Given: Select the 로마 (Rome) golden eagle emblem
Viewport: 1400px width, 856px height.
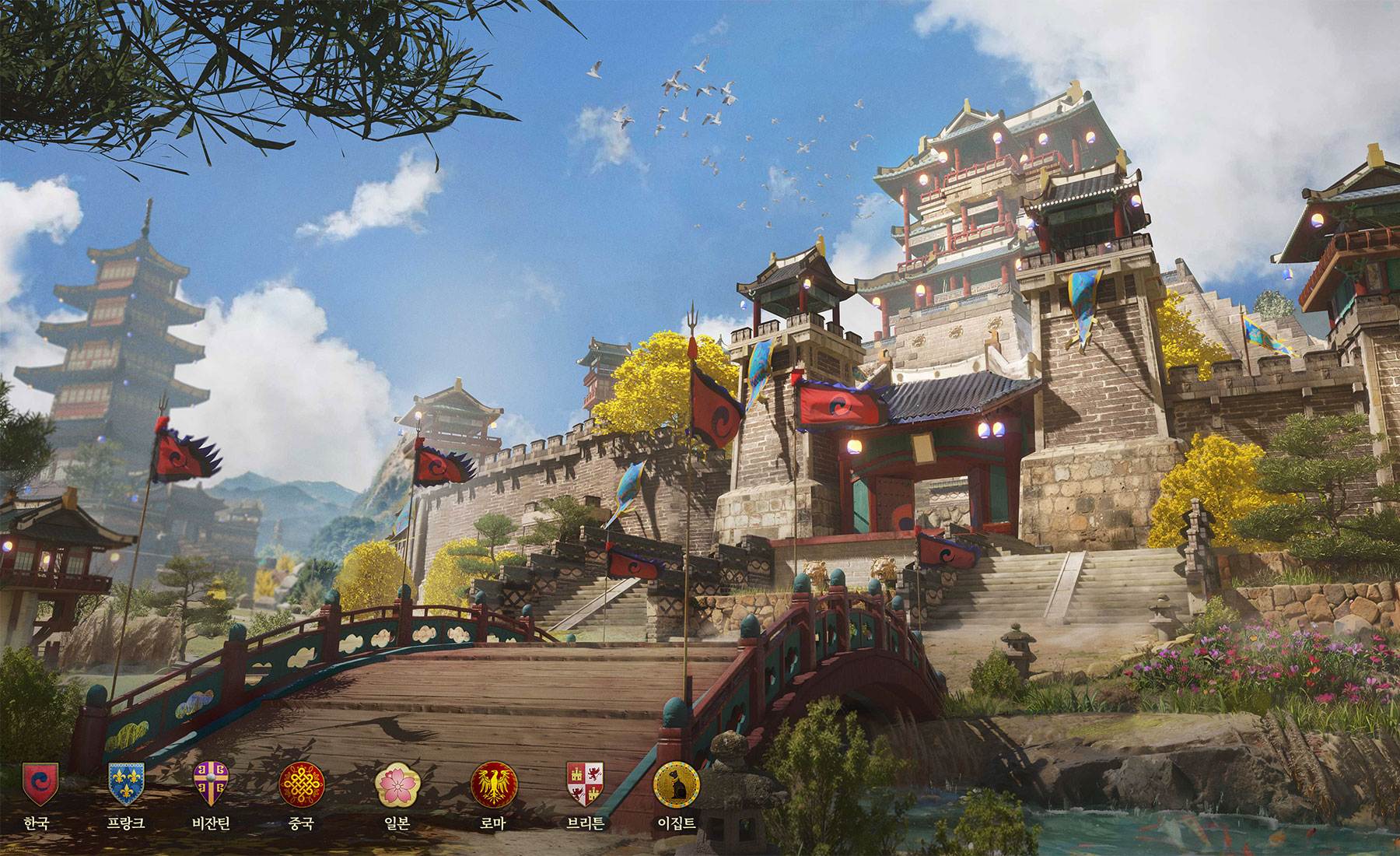Looking at the screenshot, I should pyautogui.click(x=494, y=784).
